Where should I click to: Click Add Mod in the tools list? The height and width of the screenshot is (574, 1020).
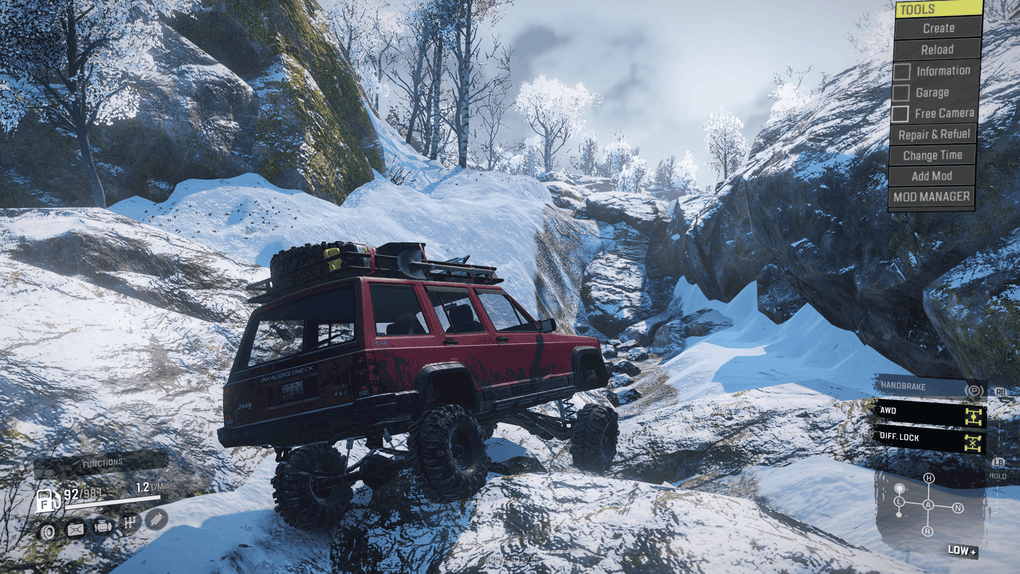tap(932, 176)
